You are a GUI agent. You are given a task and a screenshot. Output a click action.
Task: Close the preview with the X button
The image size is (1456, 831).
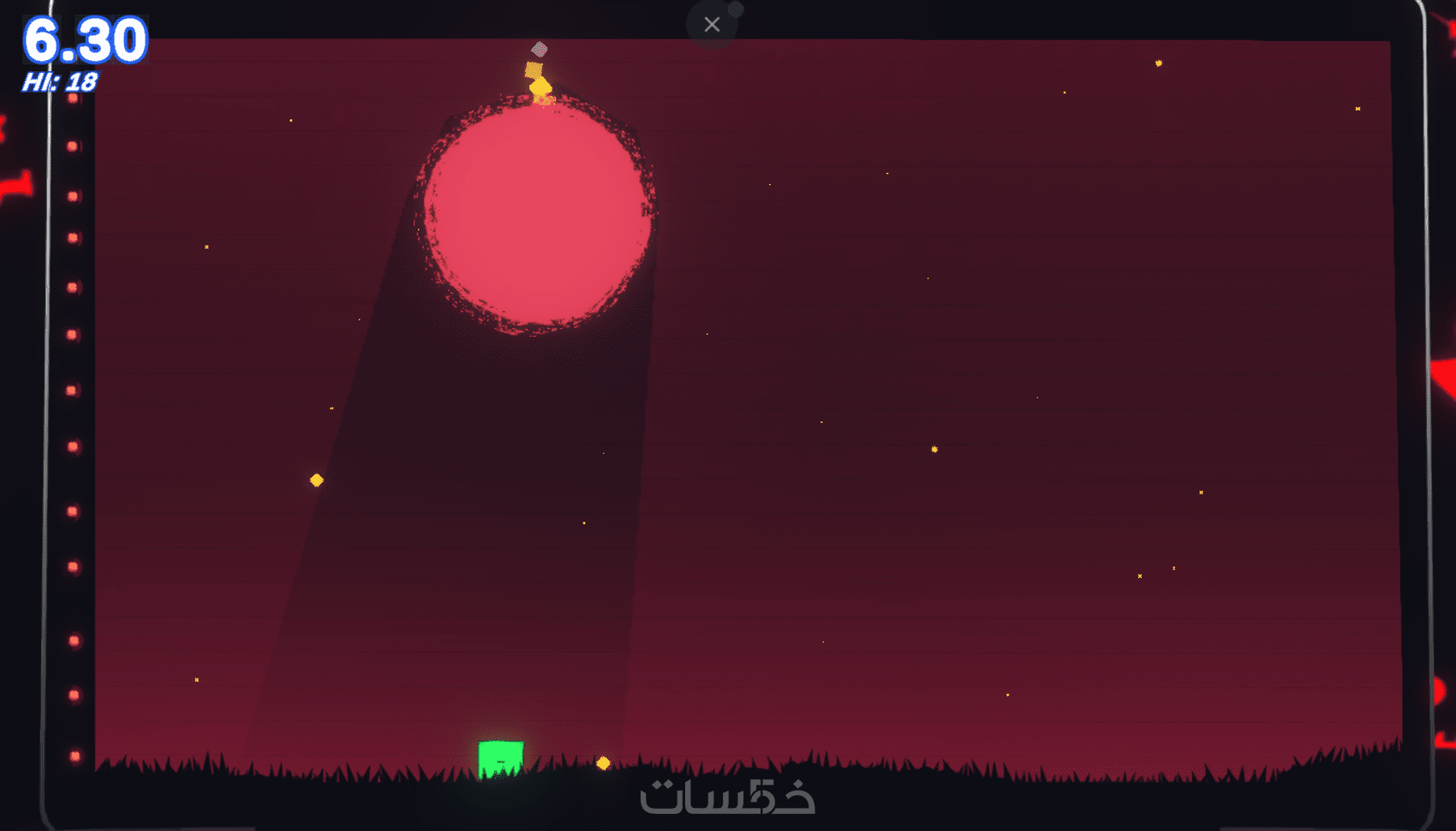pyautogui.click(x=712, y=25)
